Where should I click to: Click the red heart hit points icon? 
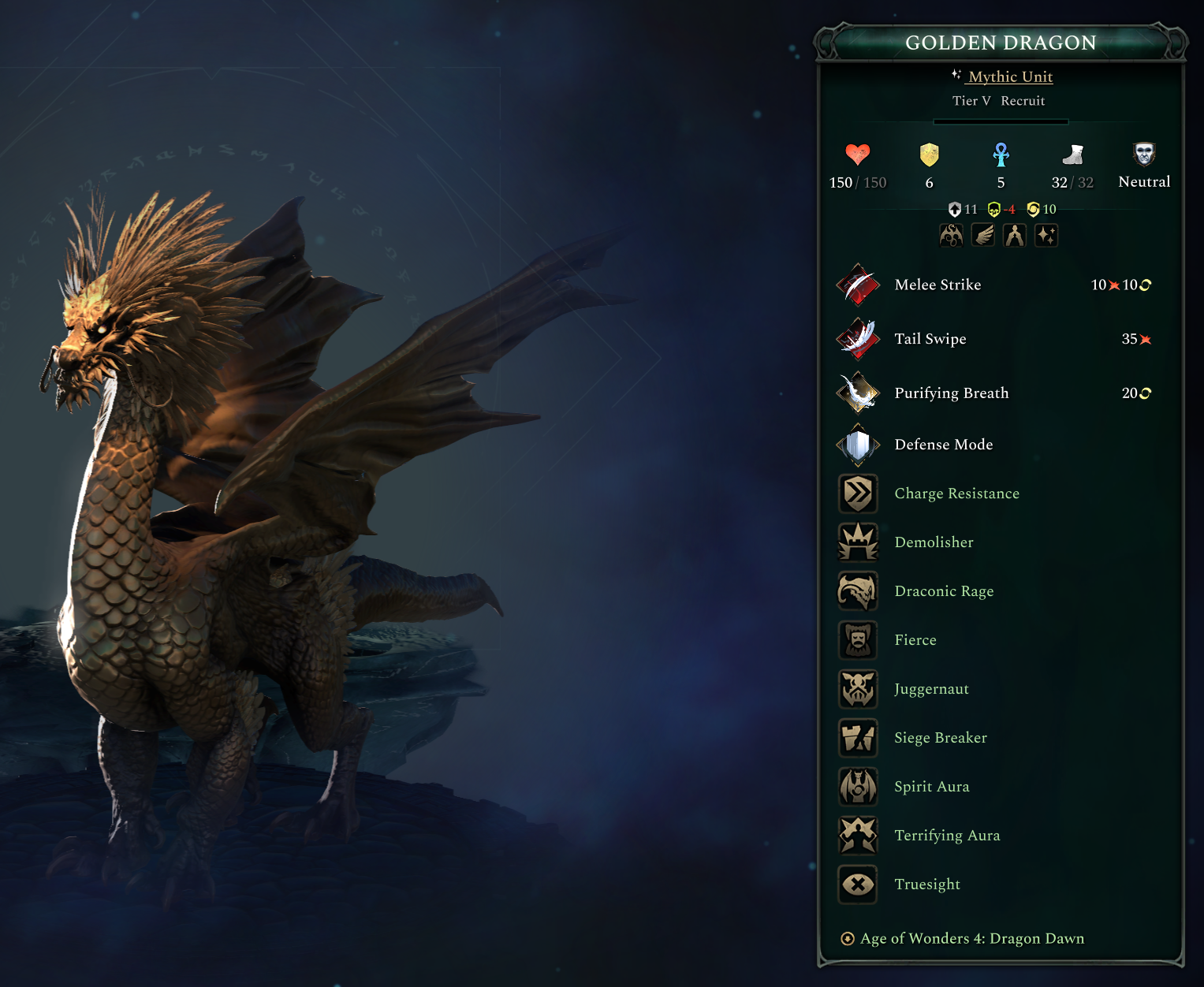[857, 155]
